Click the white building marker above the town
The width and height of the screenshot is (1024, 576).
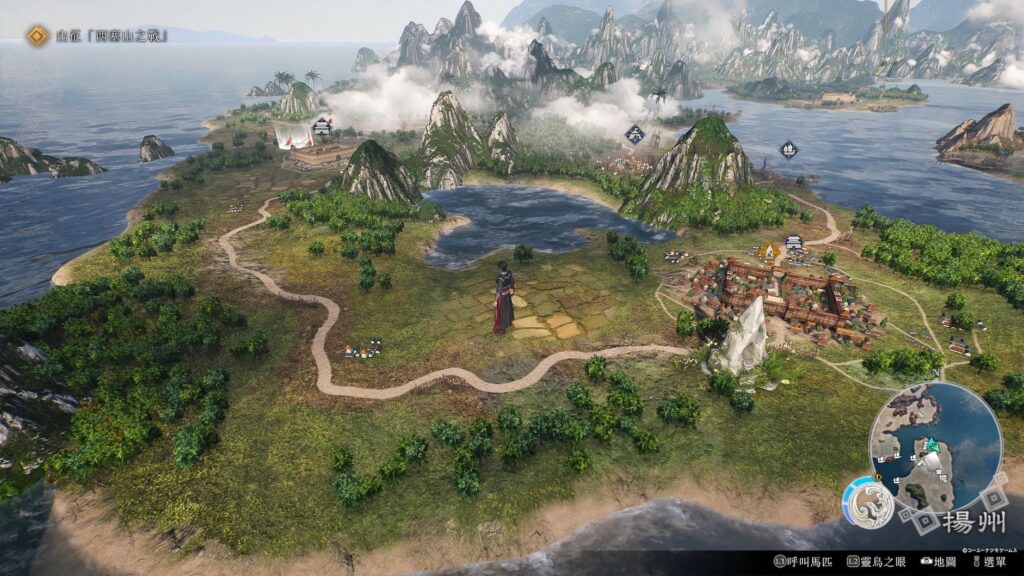pyautogui.click(x=795, y=242)
